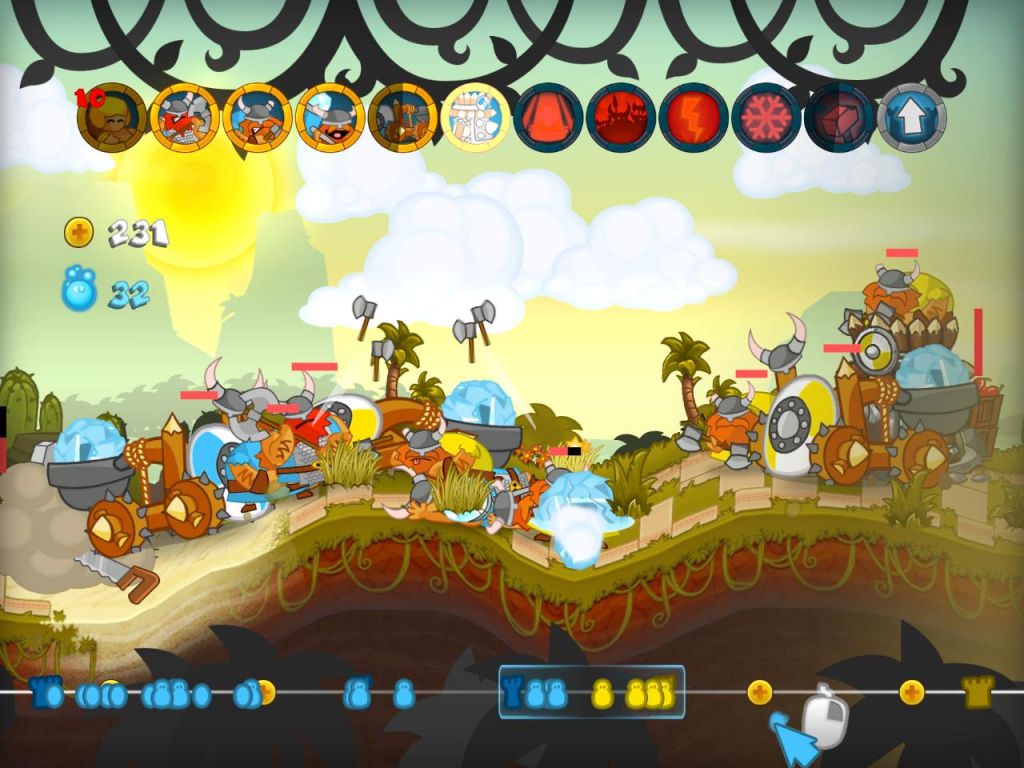
Task: Select the highlighted white tower icon
Action: pyautogui.click(x=475, y=117)
